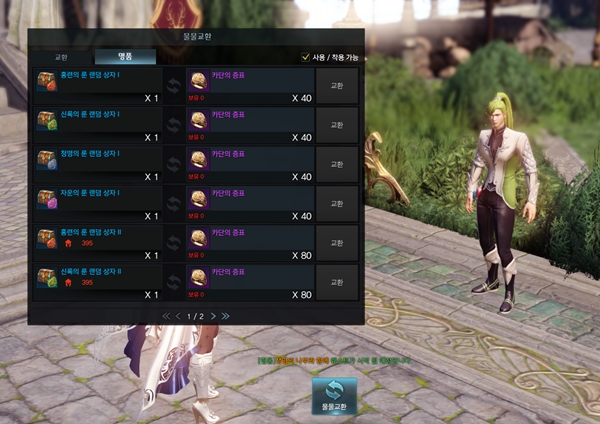Image resolution: width=600 pixels, height=424 pixels.
Task: Choose the 신록의 룬 랜덤 상자 II chest icon
Action: pos(46,277)
